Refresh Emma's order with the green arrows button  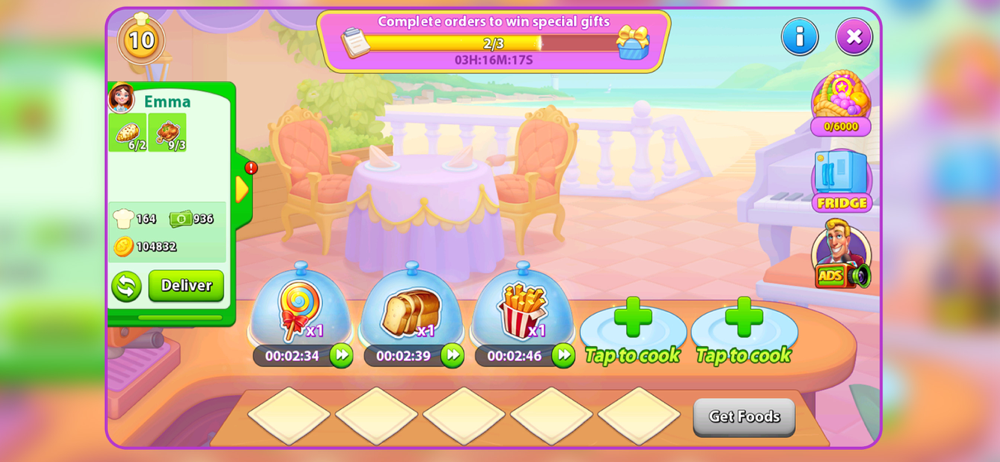tap(126, 286)
